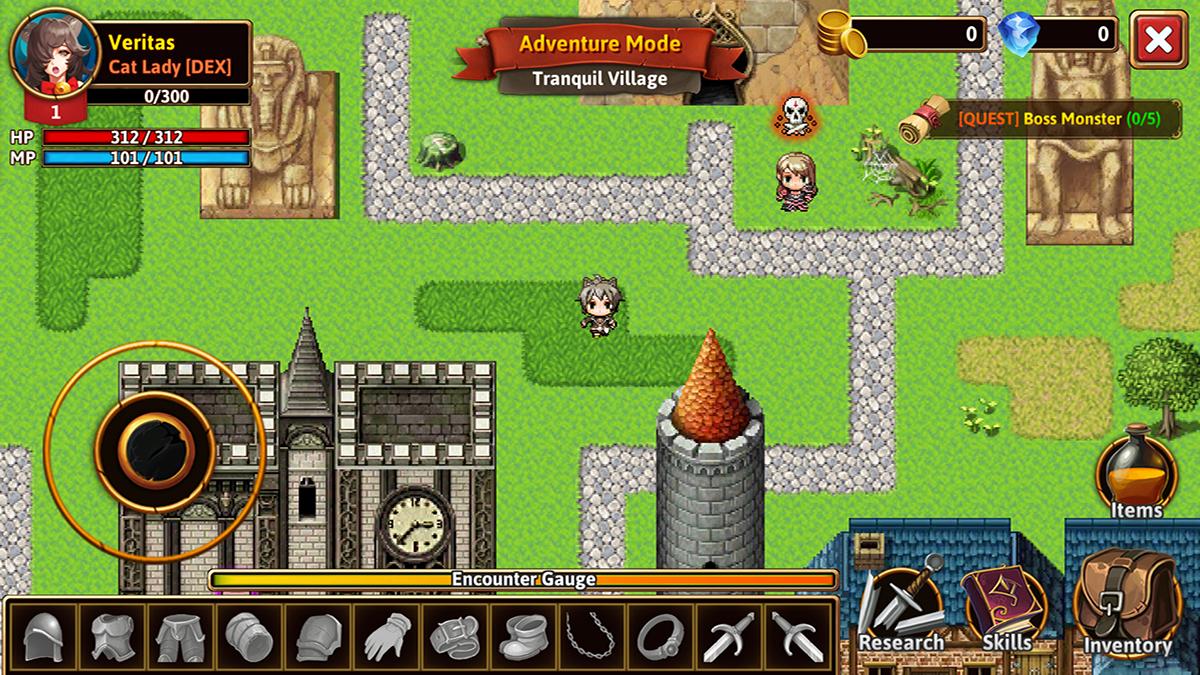Select the boots equipment slot
This screenshot has width=1200, height=675.
524,635
